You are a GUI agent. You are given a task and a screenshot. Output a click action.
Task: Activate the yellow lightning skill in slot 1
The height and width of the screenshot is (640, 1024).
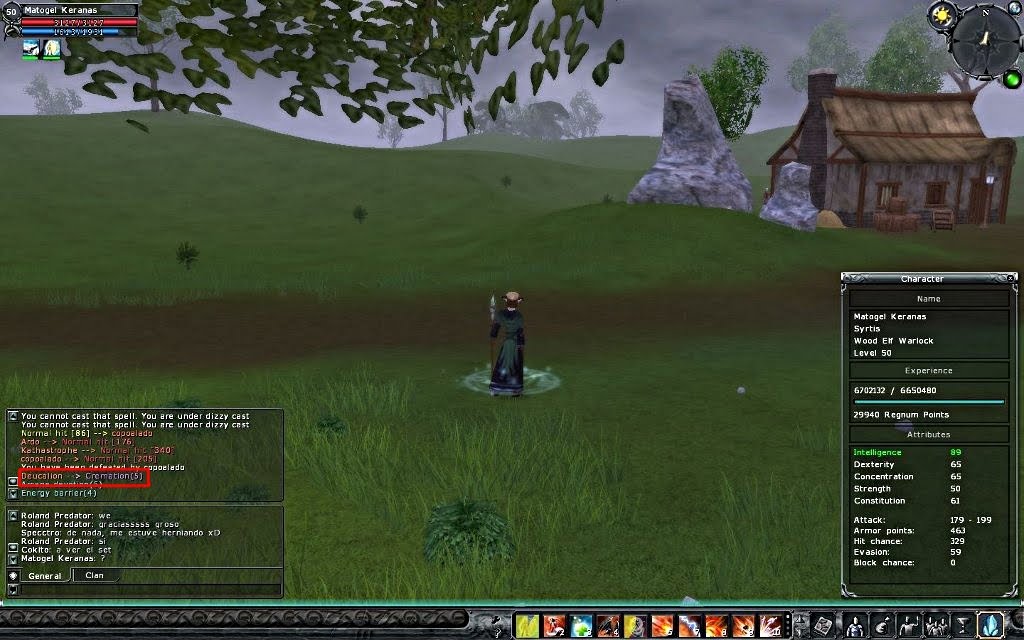click(527, 626)
